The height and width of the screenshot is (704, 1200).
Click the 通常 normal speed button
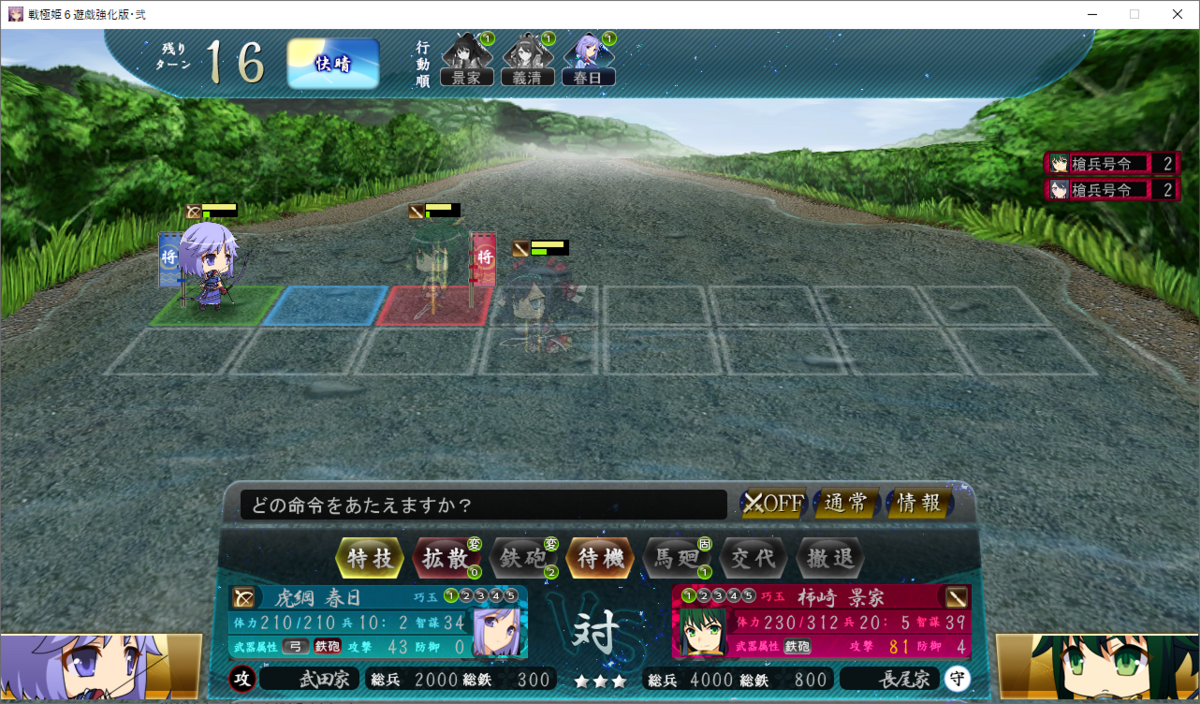[x=846, y=503]
